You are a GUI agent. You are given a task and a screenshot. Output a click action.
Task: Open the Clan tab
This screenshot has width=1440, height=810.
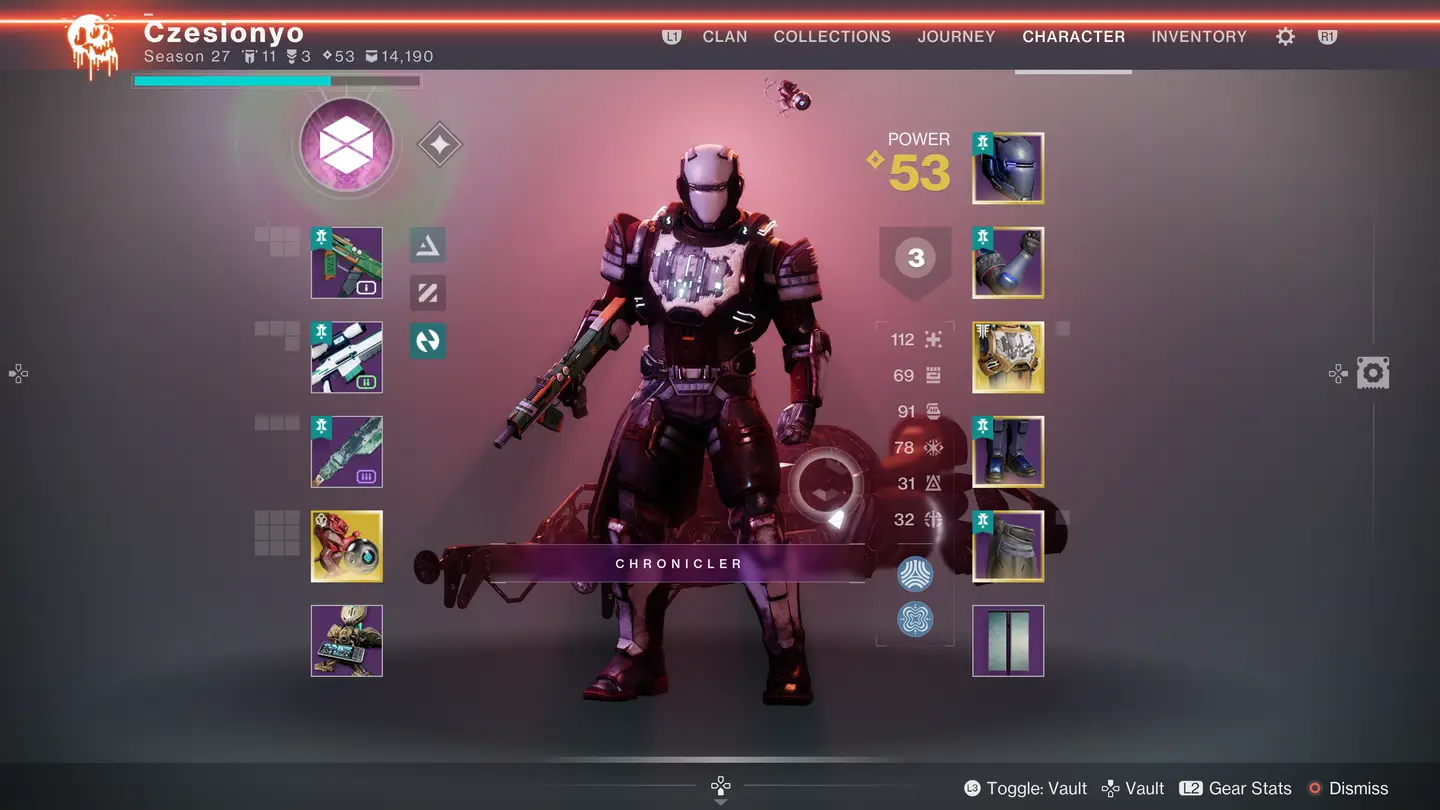pos(725,37)
